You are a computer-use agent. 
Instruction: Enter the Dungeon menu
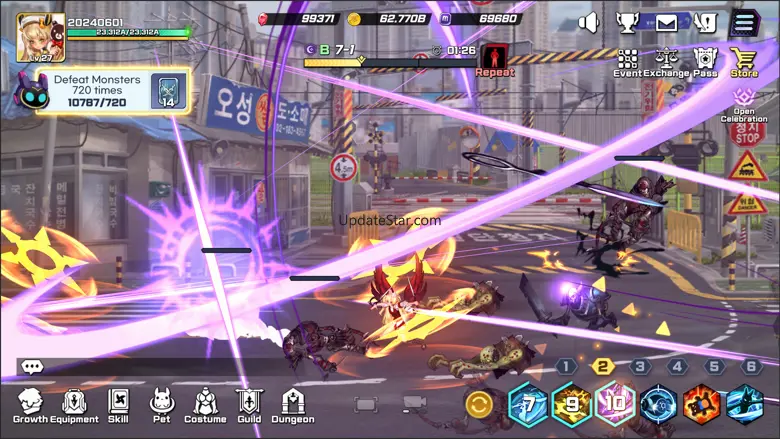click(292, 405)
